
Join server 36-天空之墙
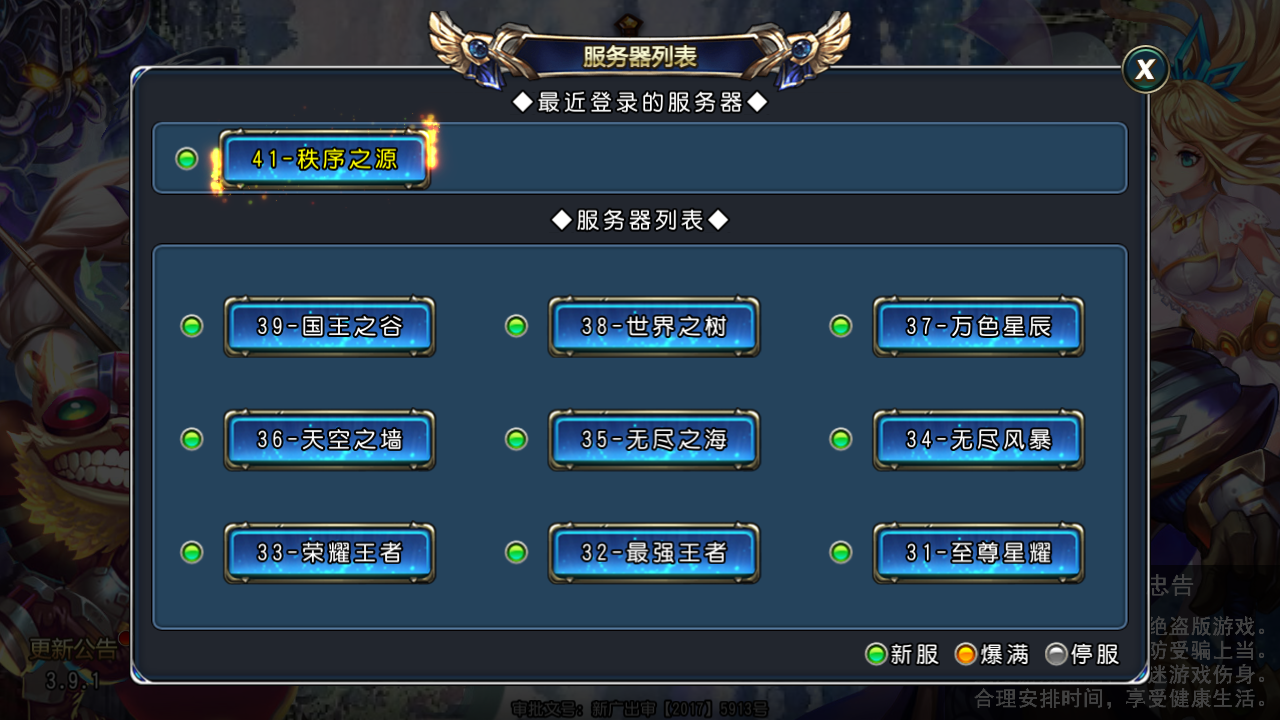(329, 439)
